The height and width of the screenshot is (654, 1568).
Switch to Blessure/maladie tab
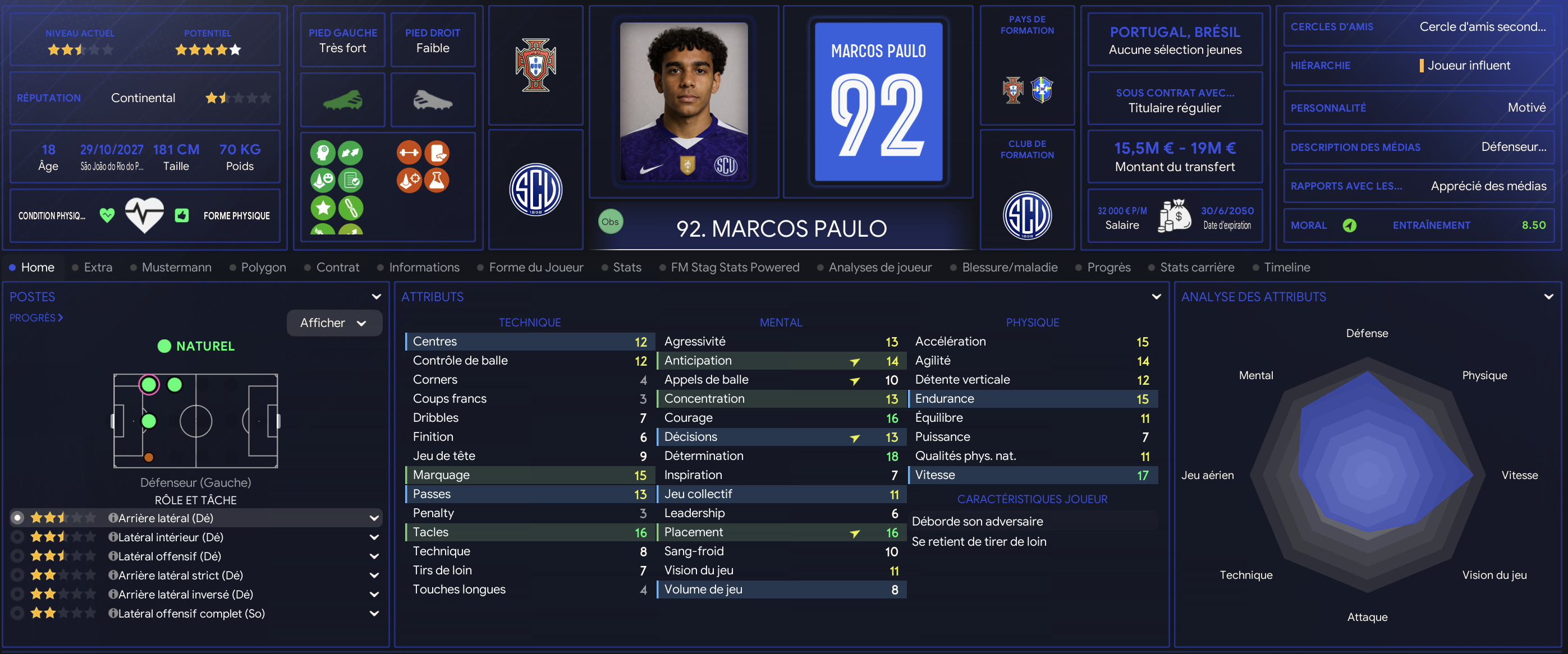(x=1009, y=267)
